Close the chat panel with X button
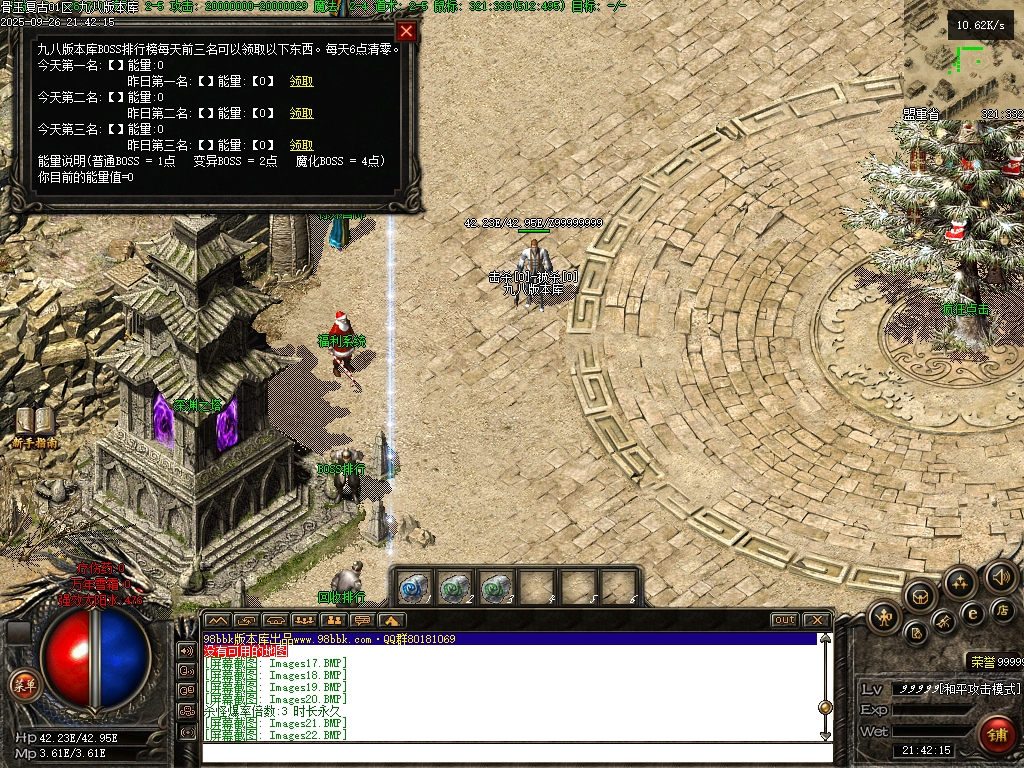 (816, 620)
